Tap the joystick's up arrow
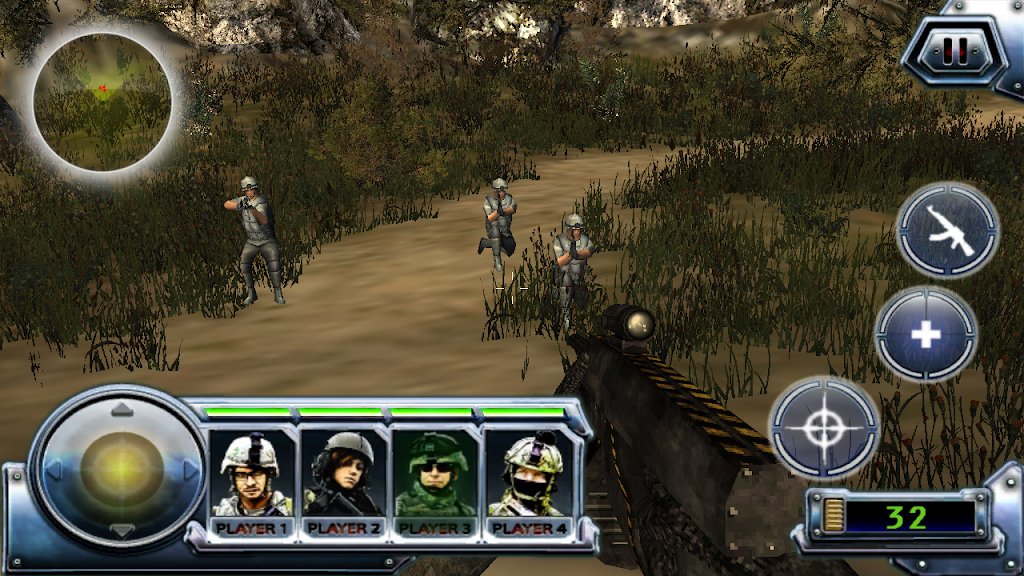This screenshot has height=576, width=1024. click(x=121, y=408)
